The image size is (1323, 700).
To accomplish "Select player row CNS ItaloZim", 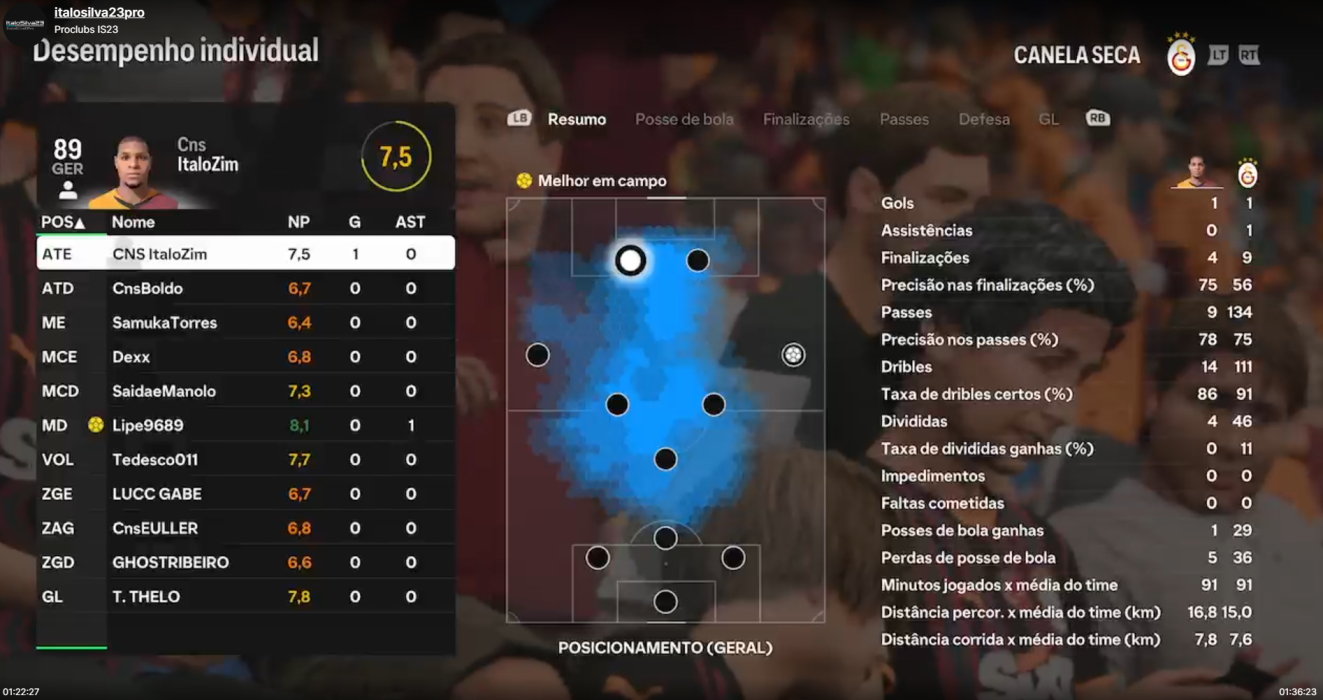I will click(245, 254).
